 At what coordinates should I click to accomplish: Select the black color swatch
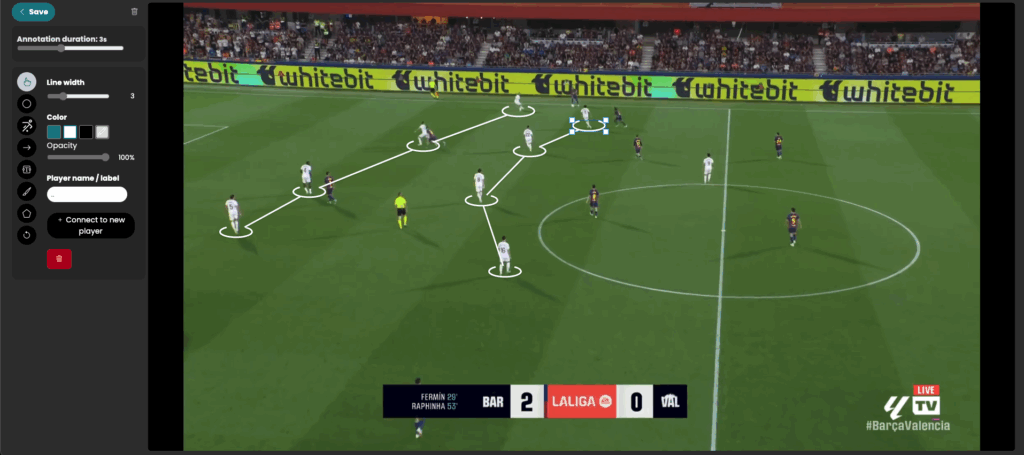point(86,132)
